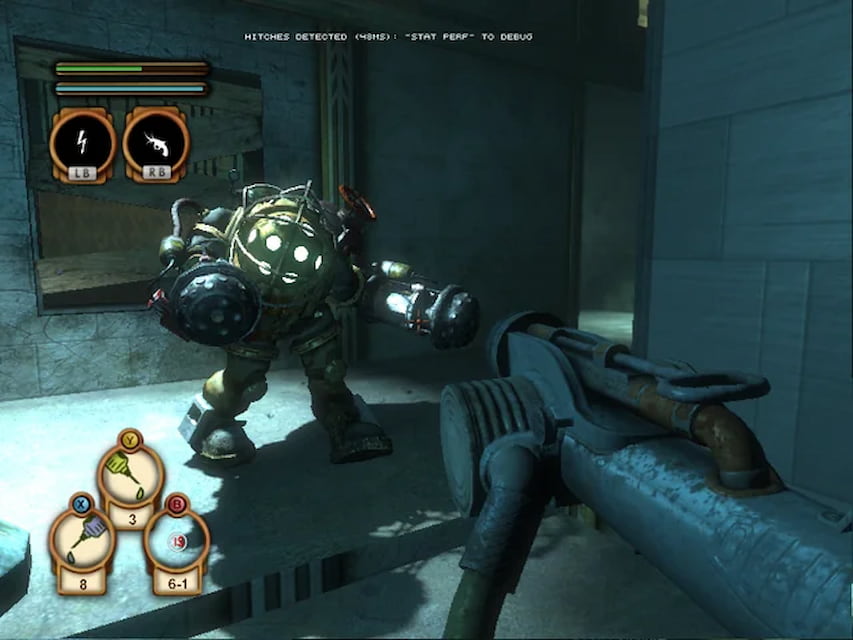The image size is (853, 640).
Task: Select the revolver weapon icon
Action: coord(155,141)
